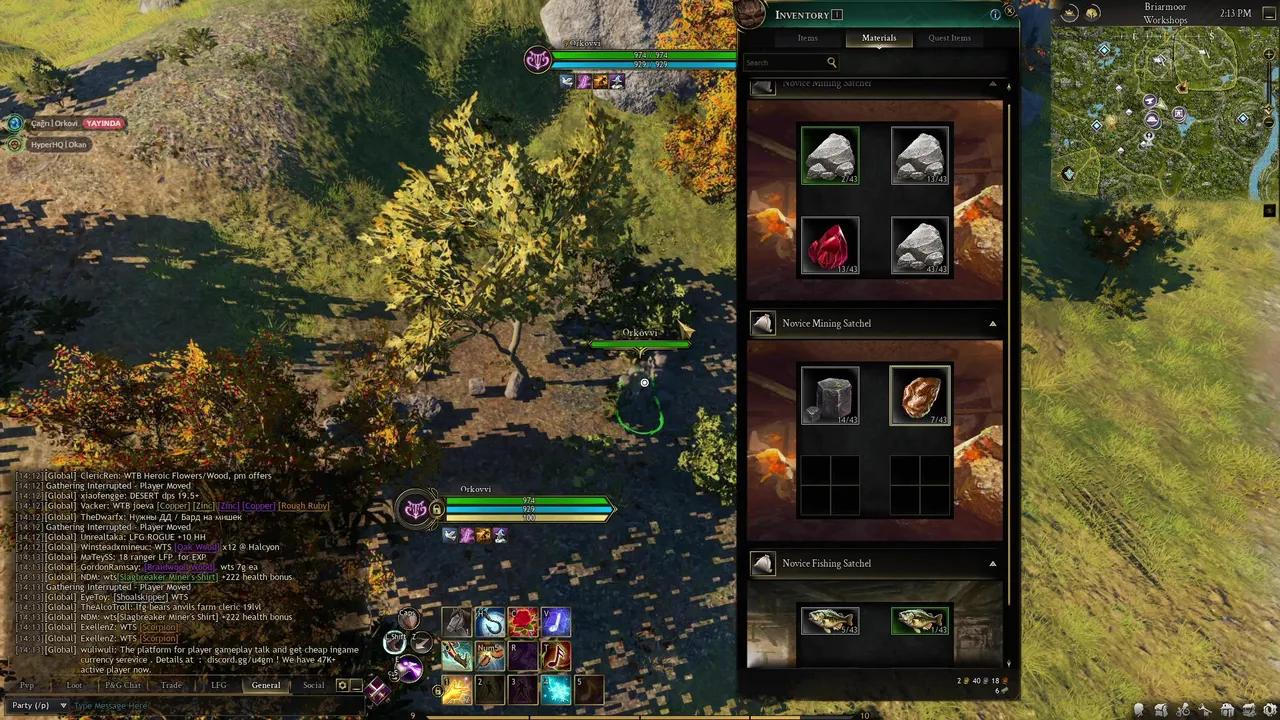Screen dimensions: 1280x720
Task: Open the inventory info icon
Action: click(x=995, y=15)
